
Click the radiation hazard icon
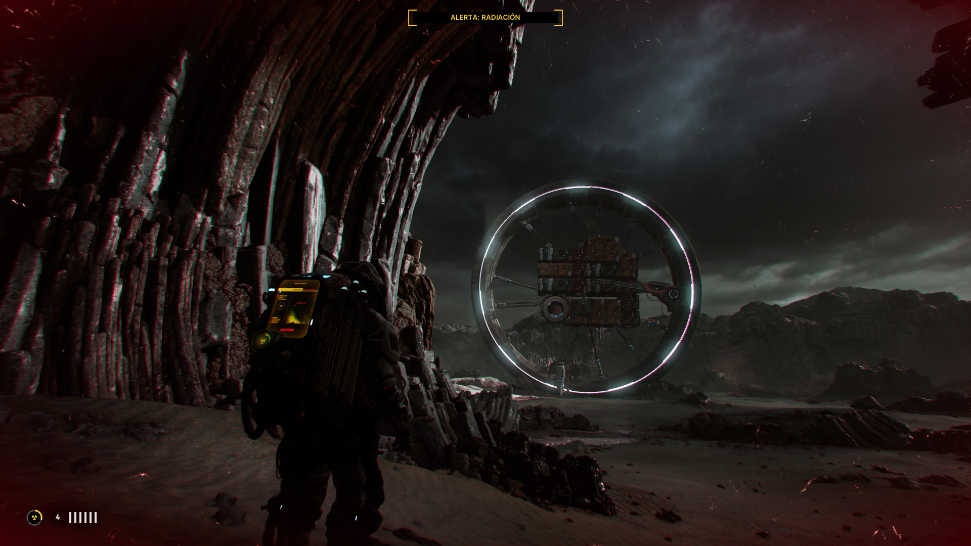[x=34, y=517]
